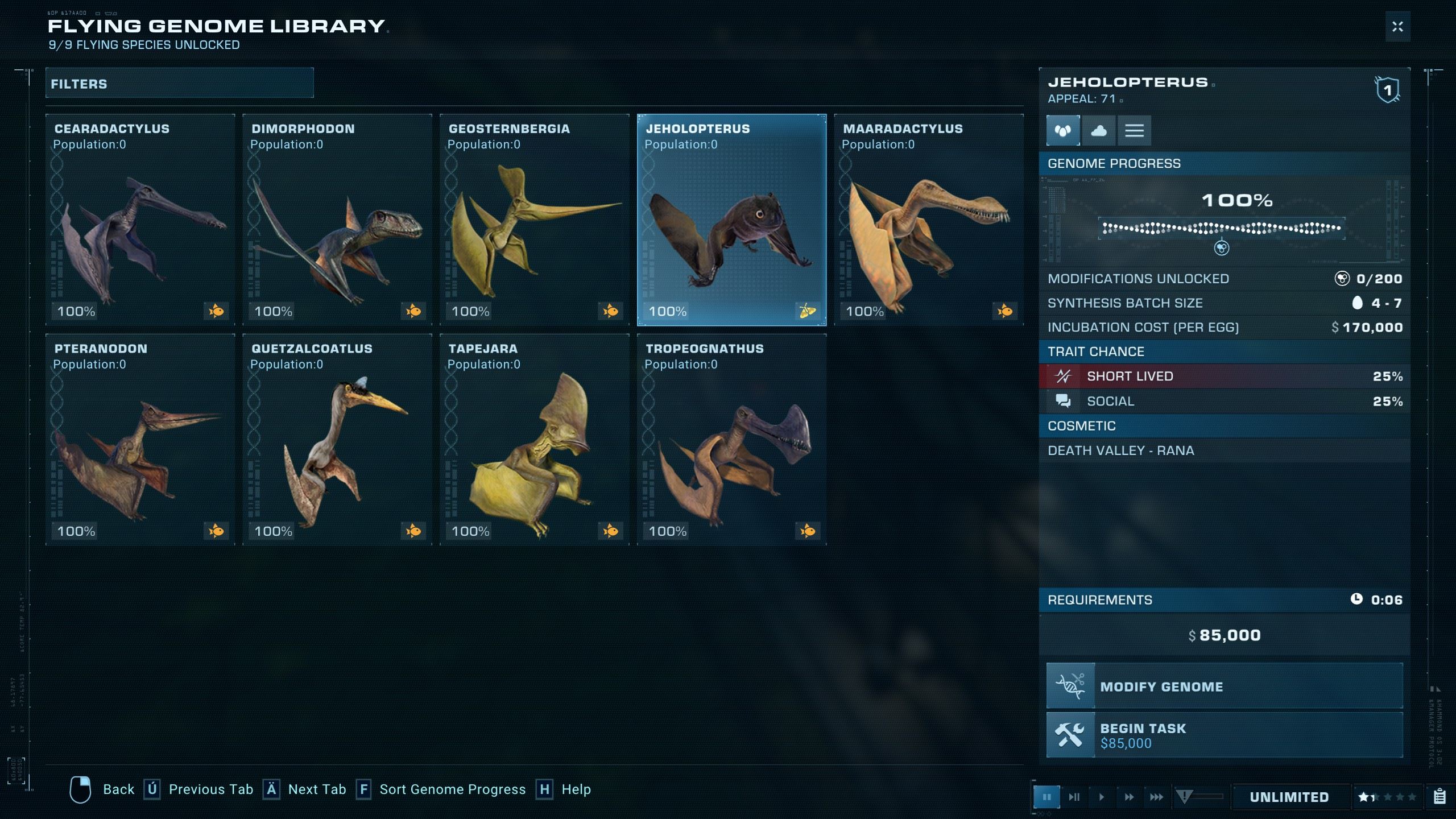This screenshot has width=1456, height=819.
Task: Pause the game time
Action: 1046,797
